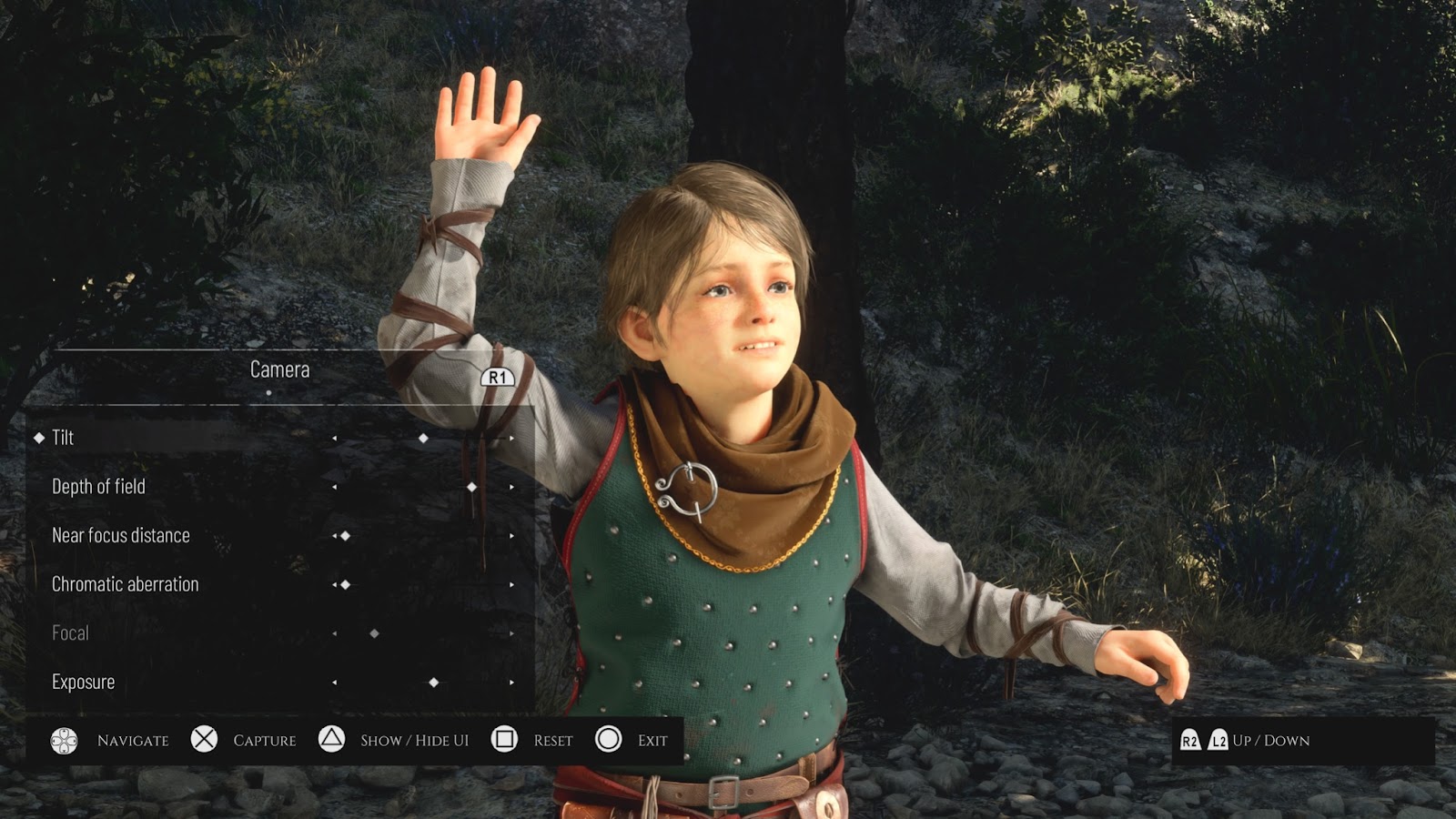Select the Tilt setting row
This screenshot has height=819, width=1456.
coord(63,438)
